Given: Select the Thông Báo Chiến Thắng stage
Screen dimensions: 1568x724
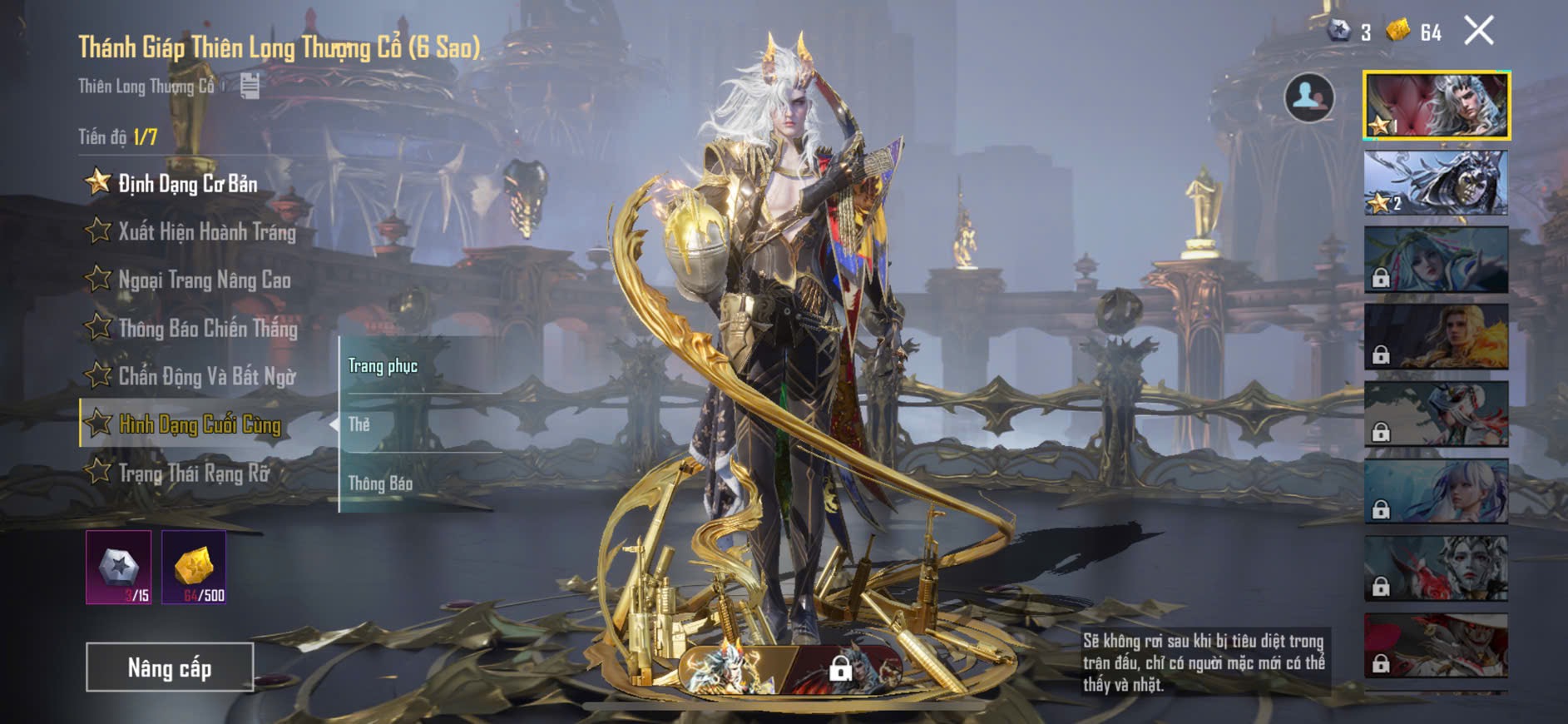Looking at the screenshot, I should click(207, 328).
